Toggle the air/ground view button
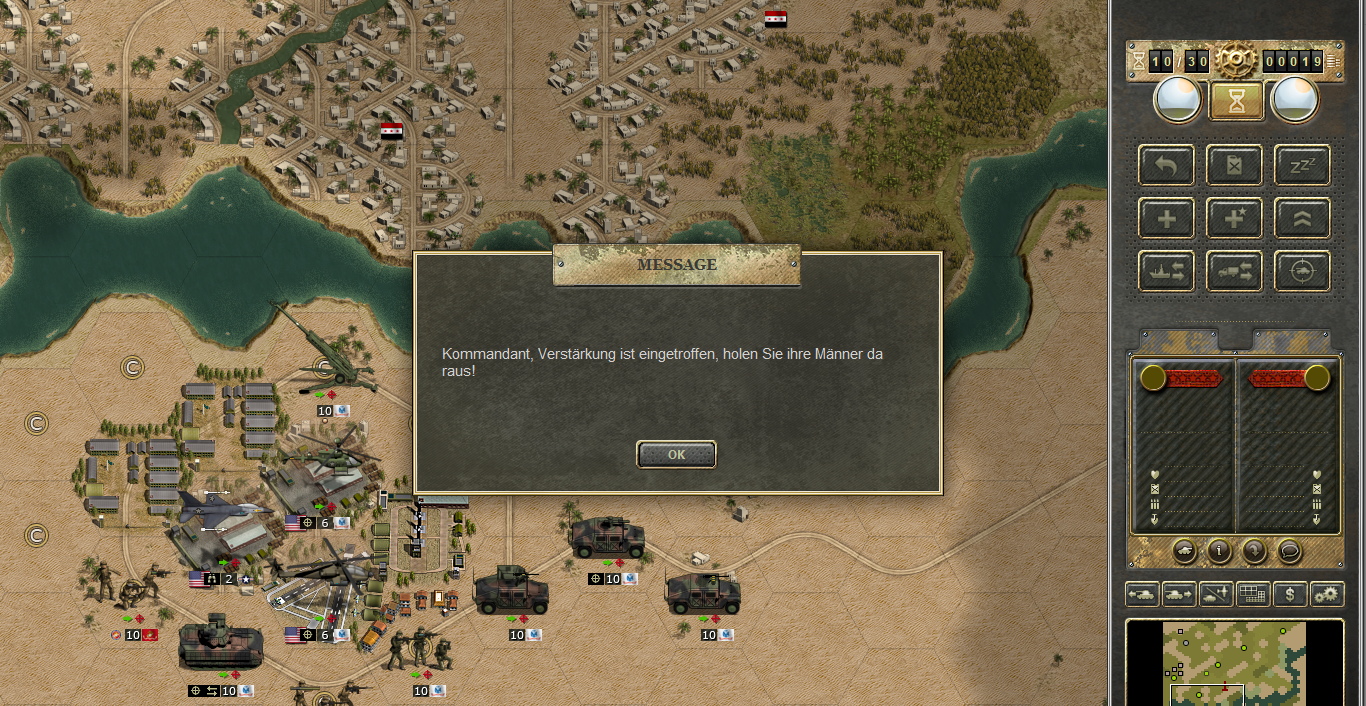 pos(1216,594)
